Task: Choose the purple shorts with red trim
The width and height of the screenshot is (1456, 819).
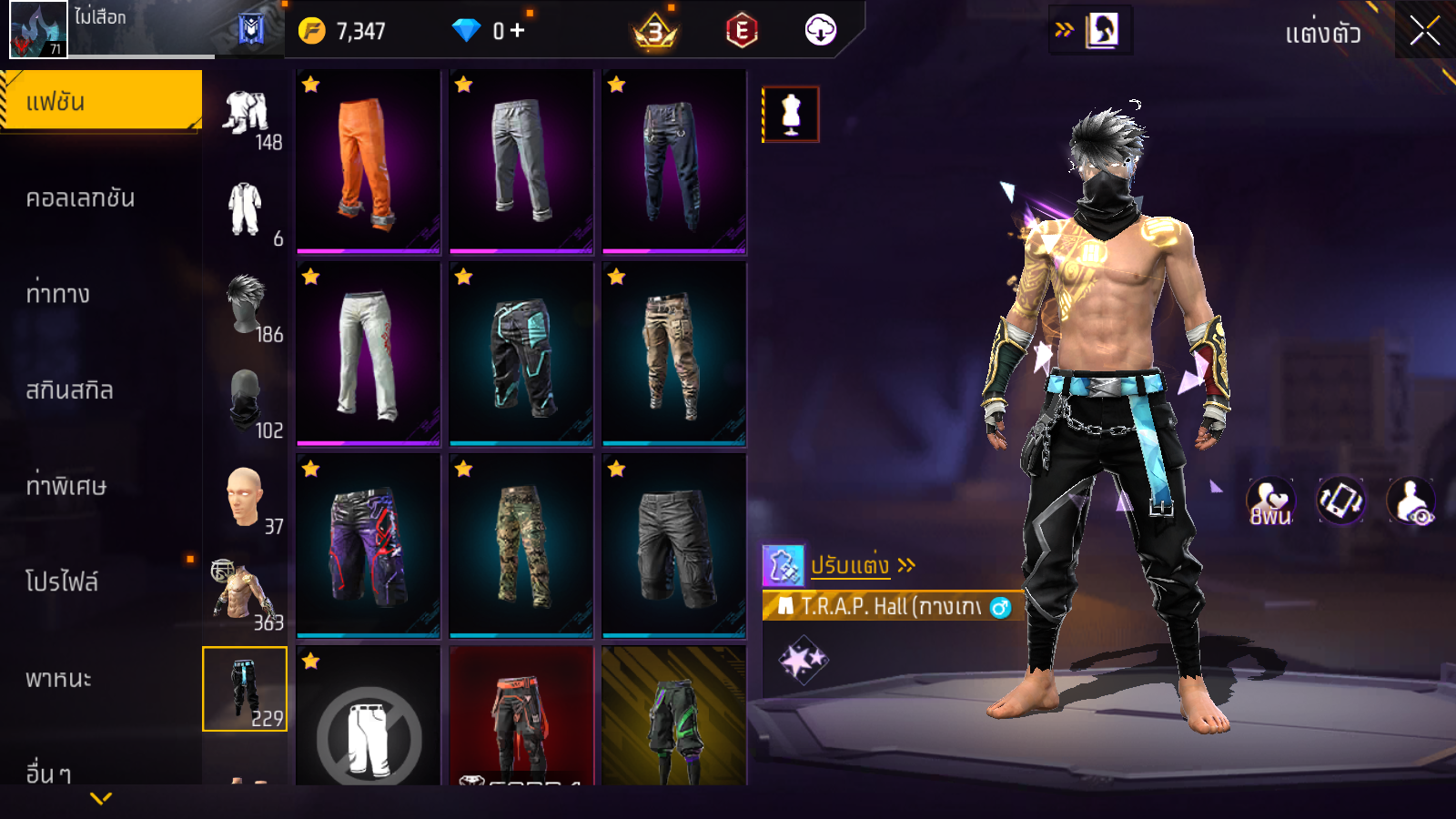Action: [368, 546]
